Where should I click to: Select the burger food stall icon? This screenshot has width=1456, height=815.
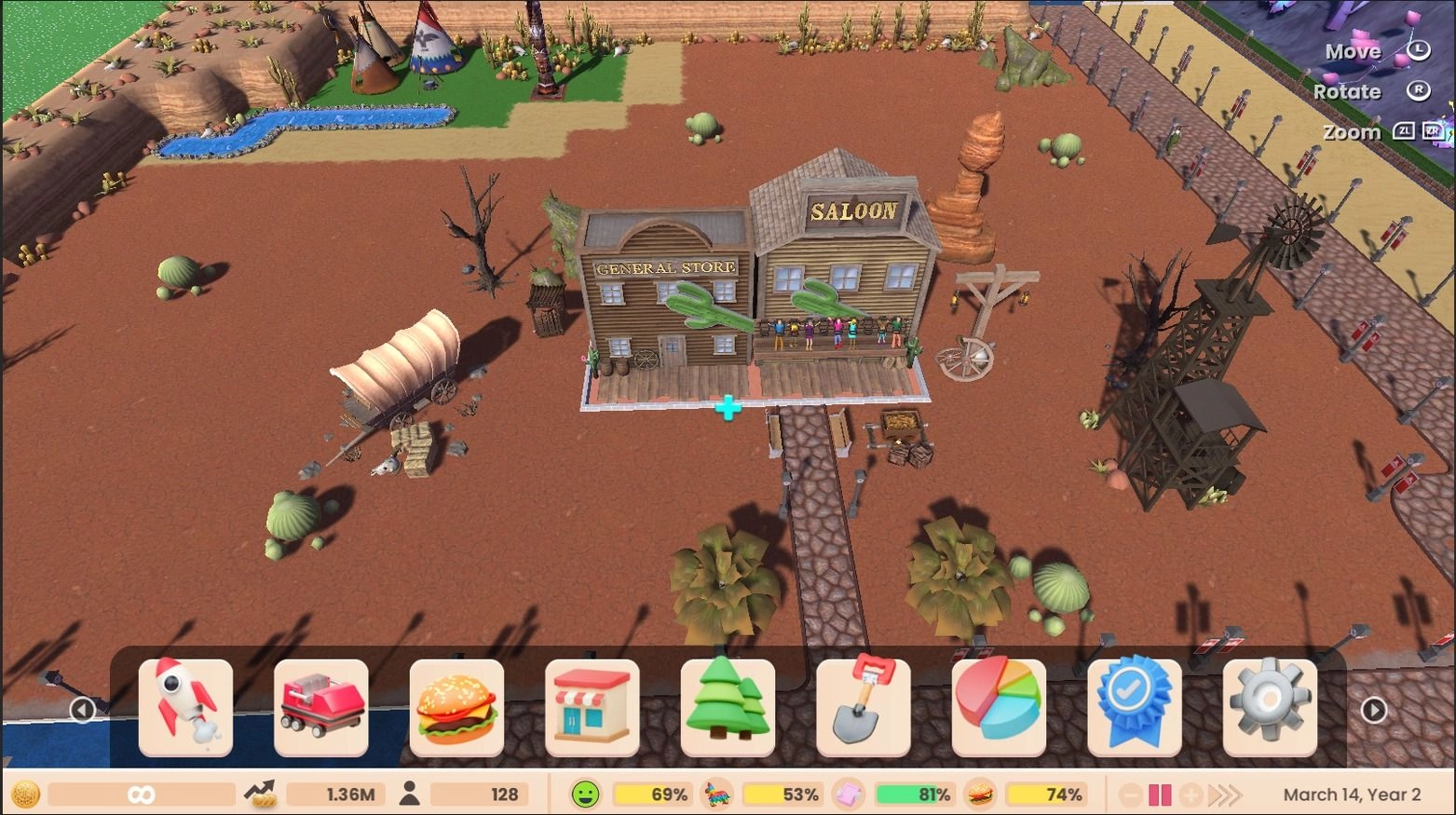(x=457, y=706)
